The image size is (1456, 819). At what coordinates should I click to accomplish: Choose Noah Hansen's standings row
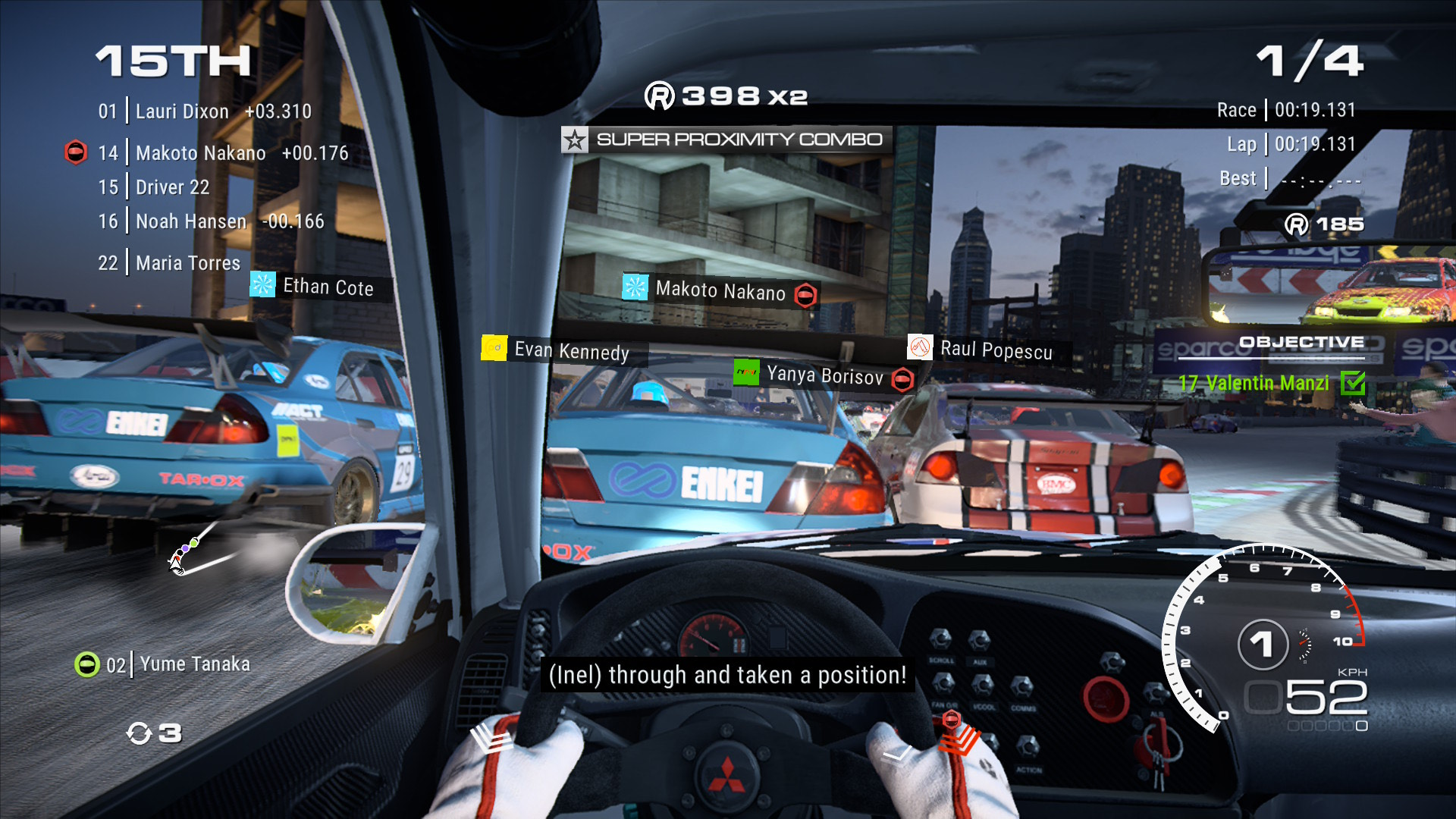pyautogui.click(x=211, y=221)
